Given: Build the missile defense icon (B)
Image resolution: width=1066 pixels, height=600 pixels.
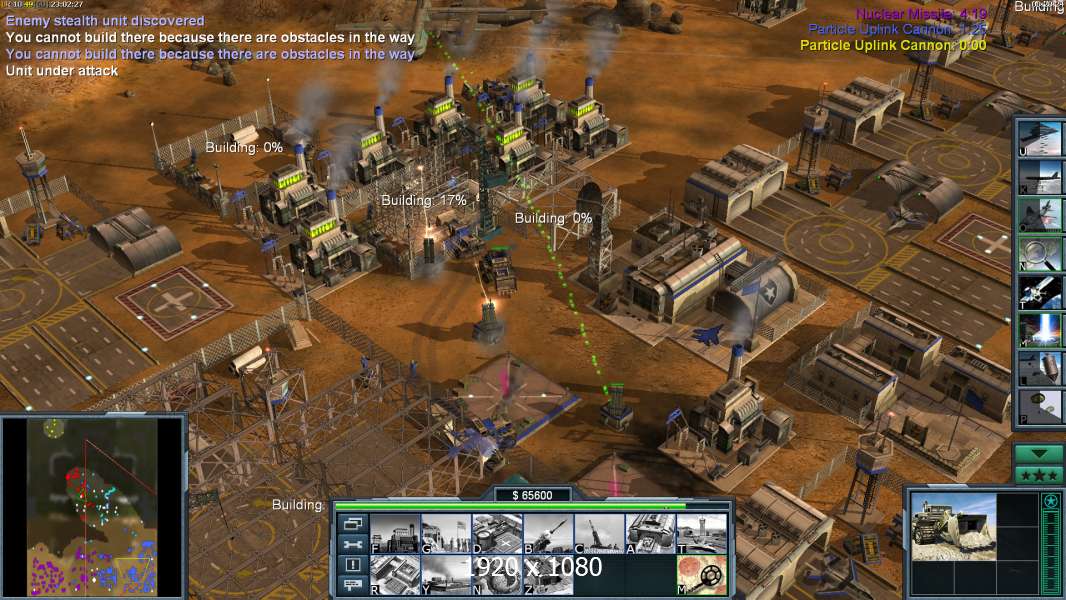Looking at the screenshot, I should click(x=548, y=534).
